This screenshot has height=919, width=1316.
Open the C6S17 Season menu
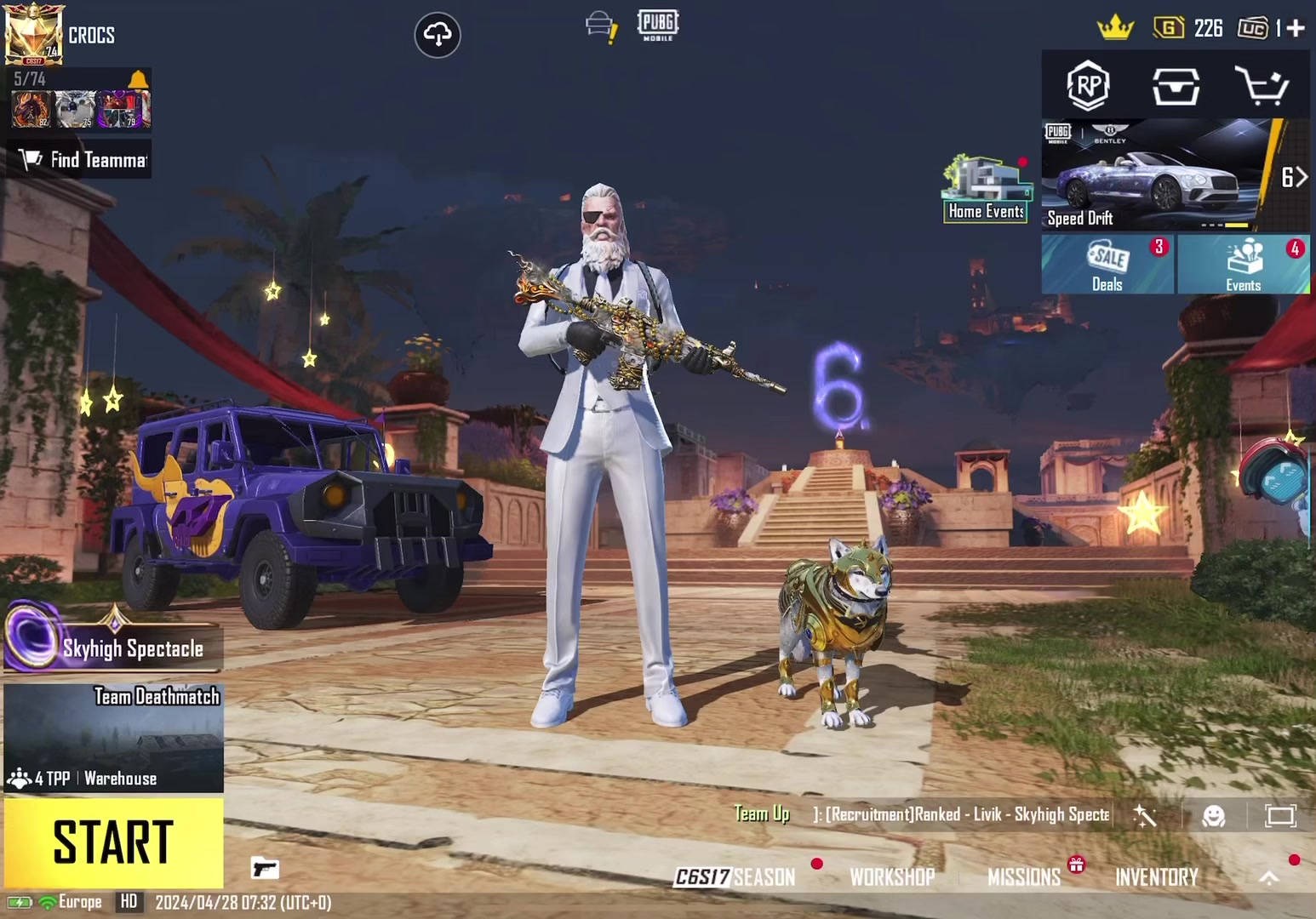click(735, 876)
